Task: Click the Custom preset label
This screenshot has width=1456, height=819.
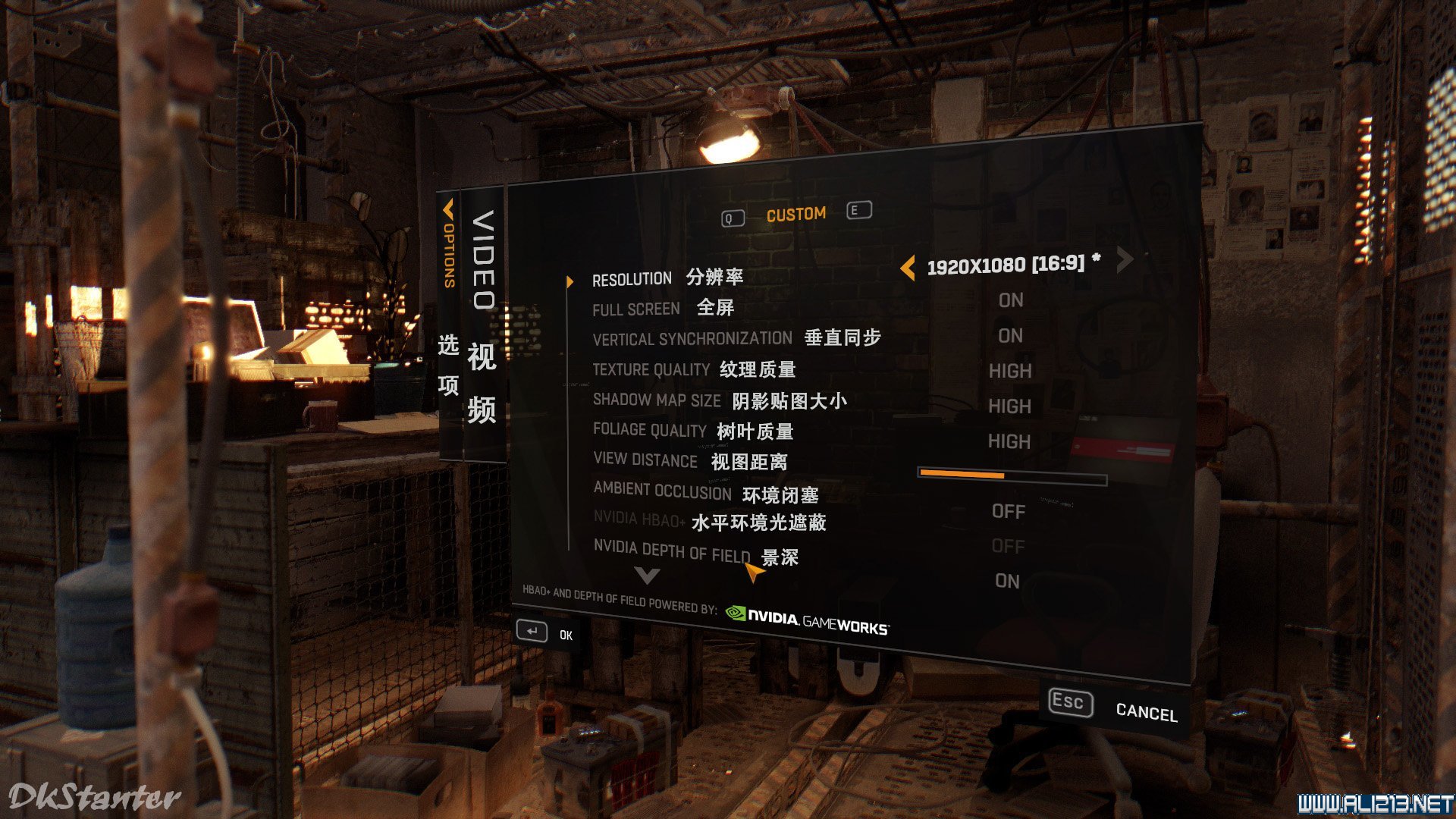Action: pyautogui.click(x=795, y=215)
